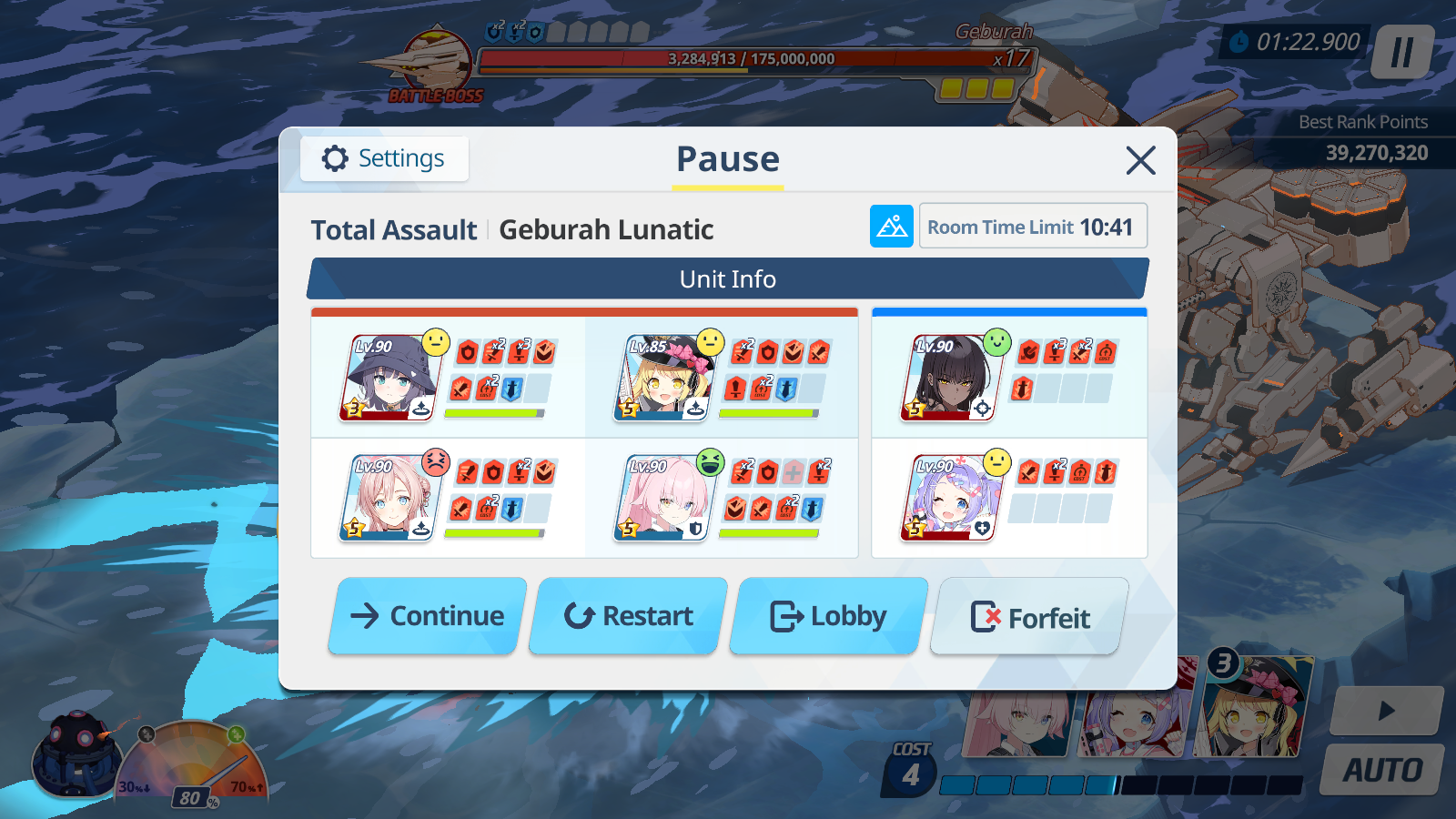The image size is (1456, 819).
Task: Select the Lv.85 blonde student with black hat
Action: pyautogui.click(x=665, y=378)
